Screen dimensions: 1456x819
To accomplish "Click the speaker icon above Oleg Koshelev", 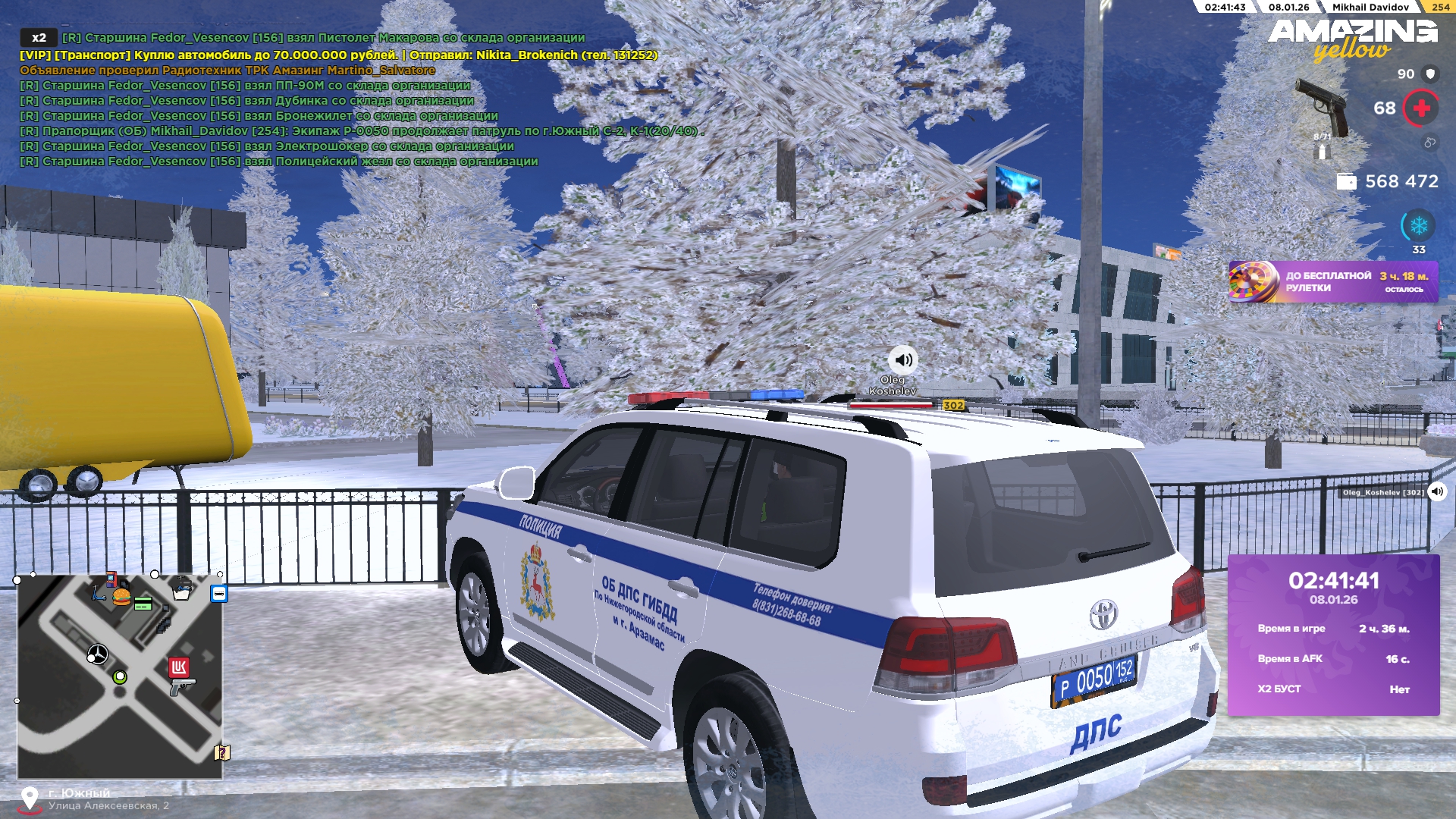I will click(902, 359).
